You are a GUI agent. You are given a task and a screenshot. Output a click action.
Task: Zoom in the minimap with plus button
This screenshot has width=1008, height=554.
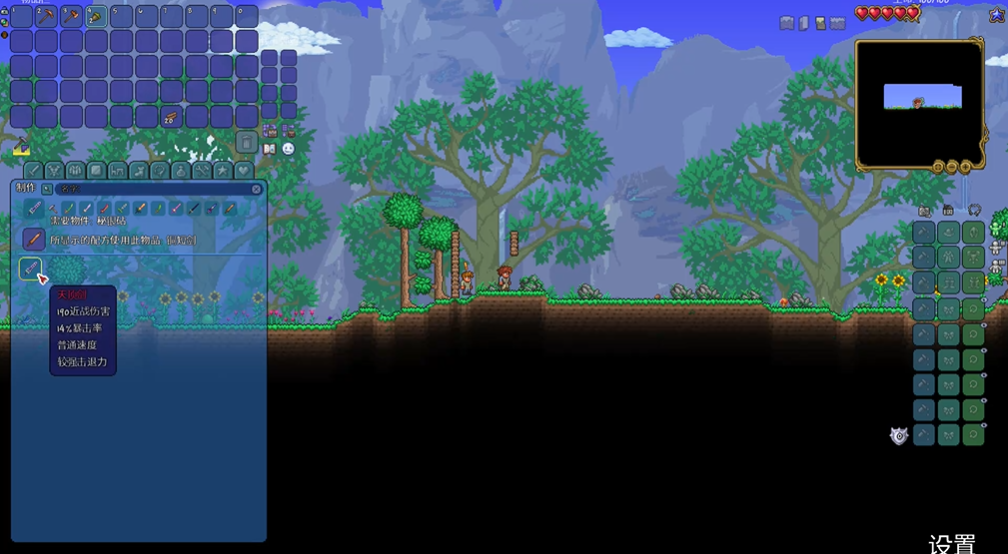(x=967, y=166)
